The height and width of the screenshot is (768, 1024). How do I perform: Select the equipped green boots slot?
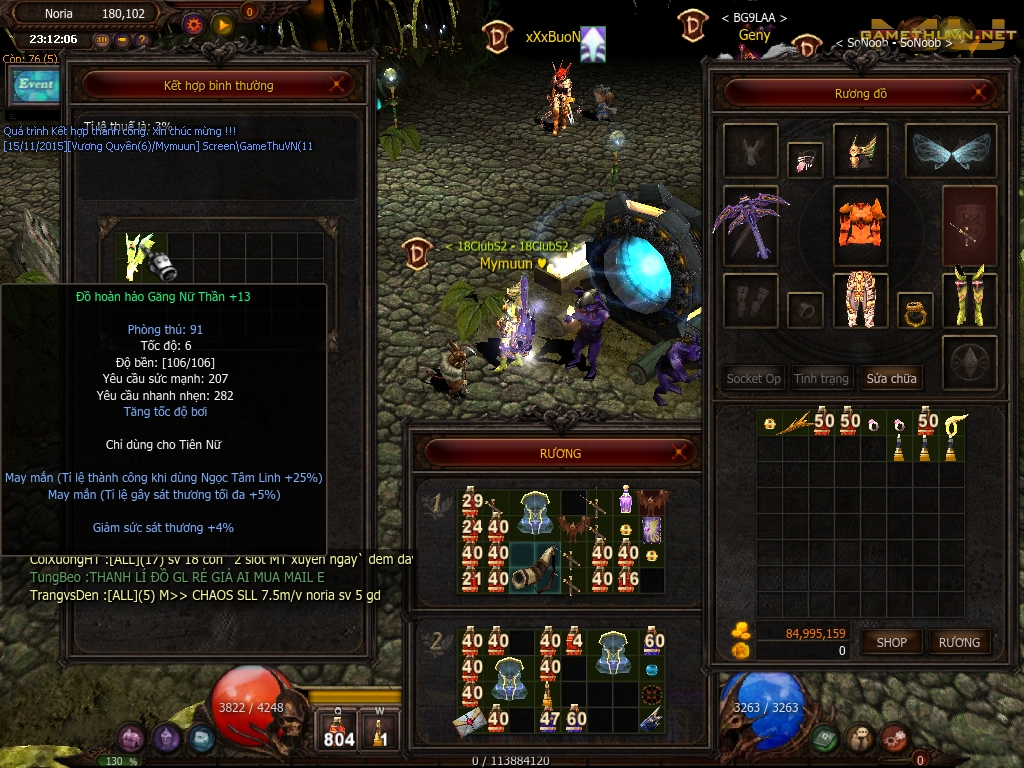[x=969, y=298]
